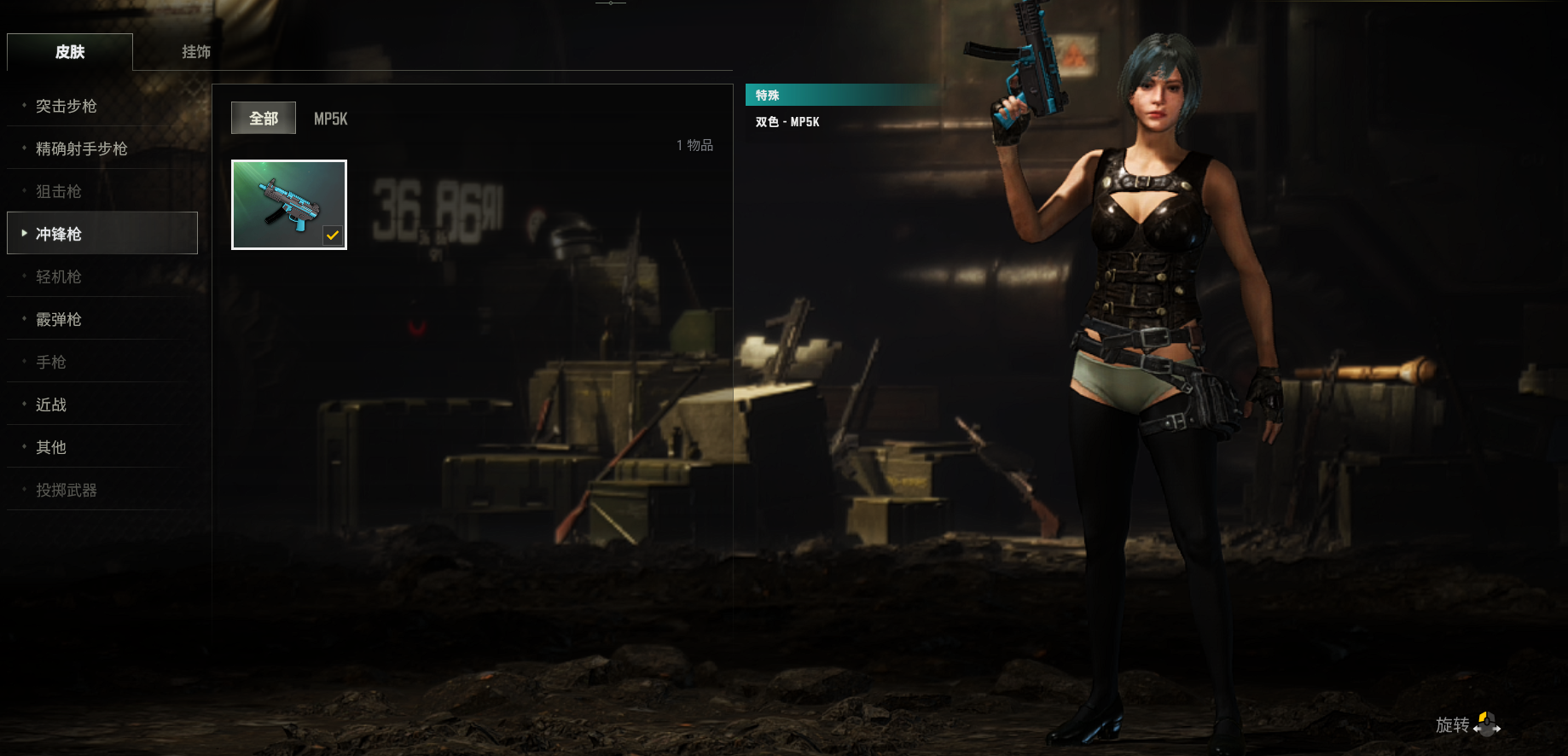The image size is (1568, 756).
Task: Click the arrow indicator on the selected 冲锋枪 row
Action: (x=22, y=233)
